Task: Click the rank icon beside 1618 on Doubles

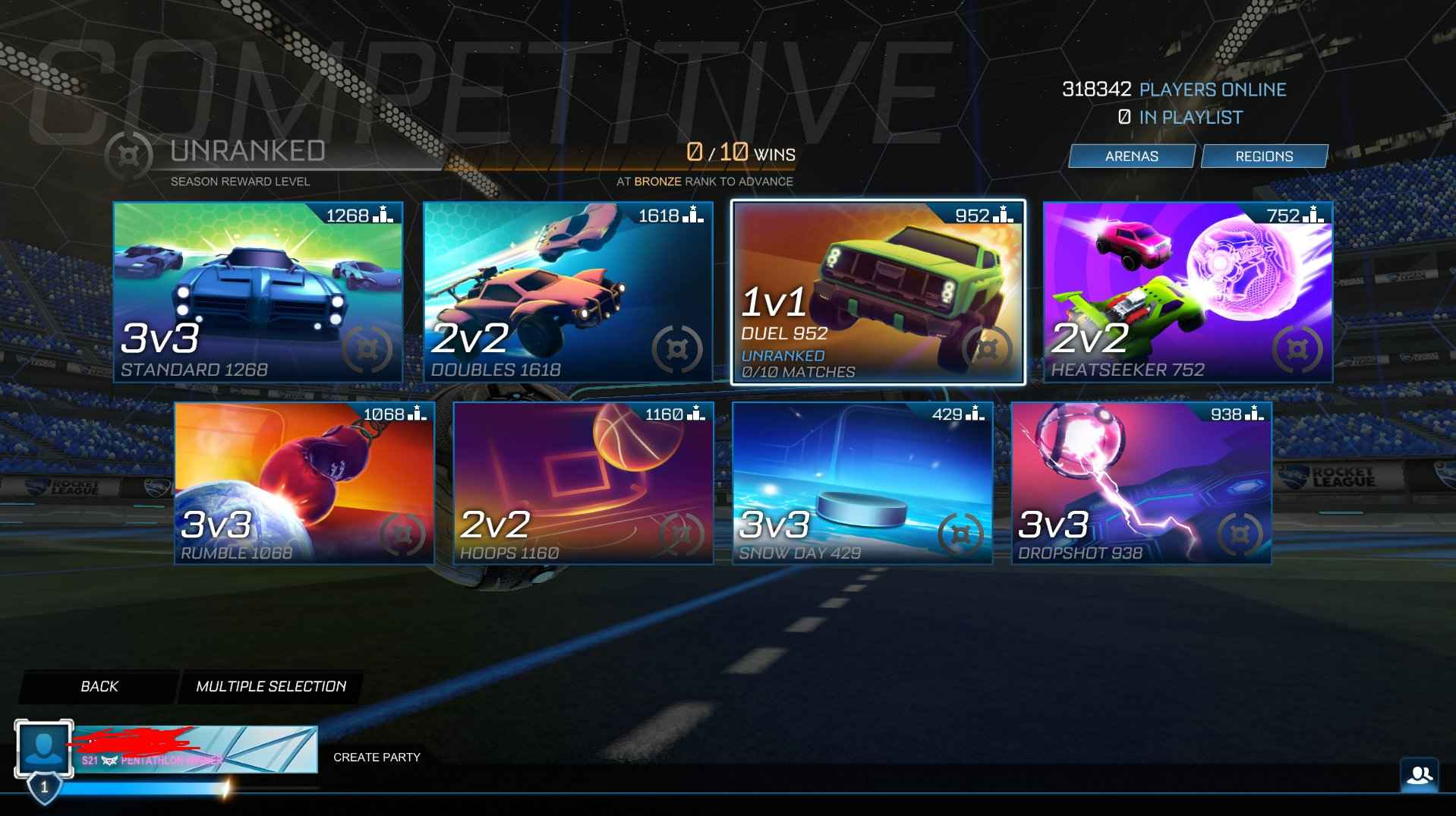Action: tap(694, 215)
